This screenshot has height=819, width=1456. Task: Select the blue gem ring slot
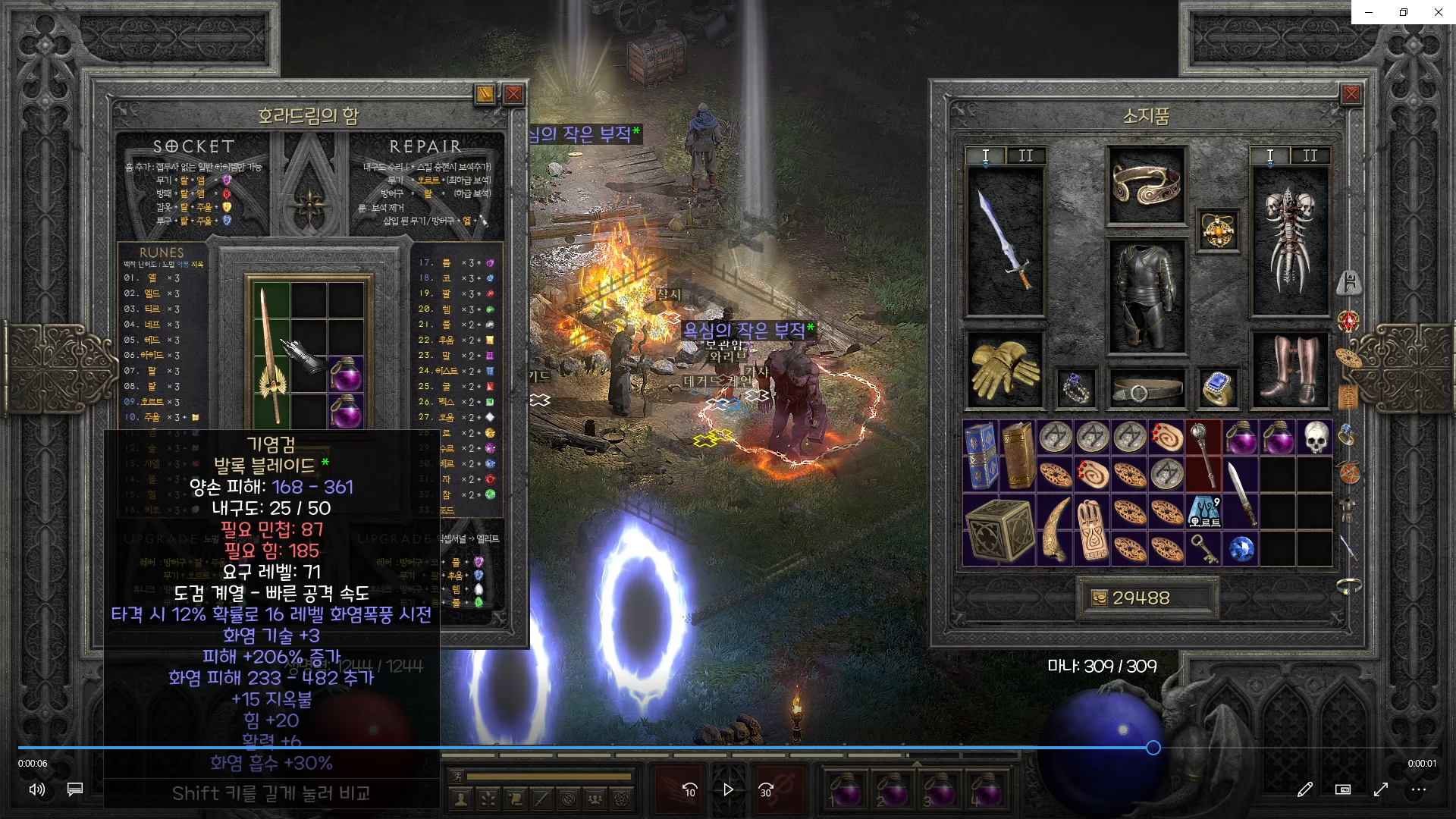point(1217,388)
